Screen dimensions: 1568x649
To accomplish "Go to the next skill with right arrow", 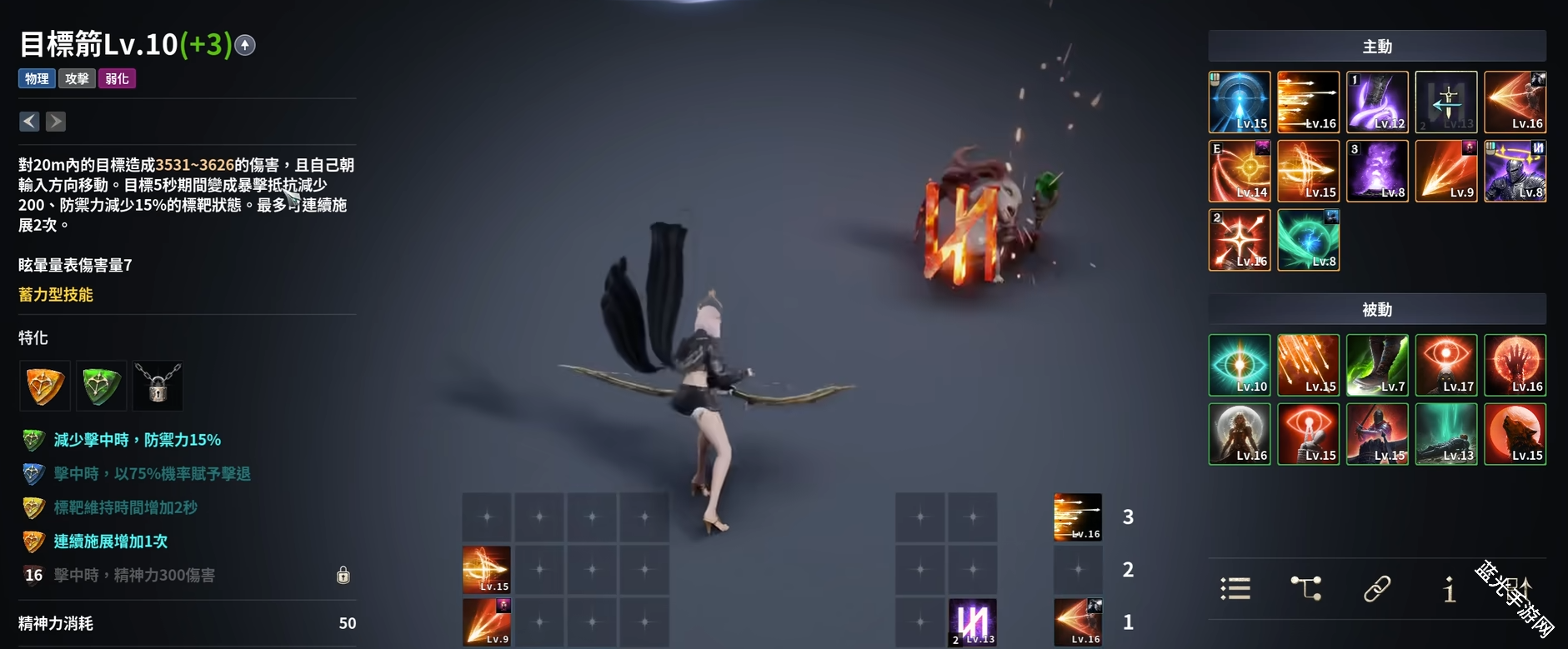I will [x=56, y=122].
